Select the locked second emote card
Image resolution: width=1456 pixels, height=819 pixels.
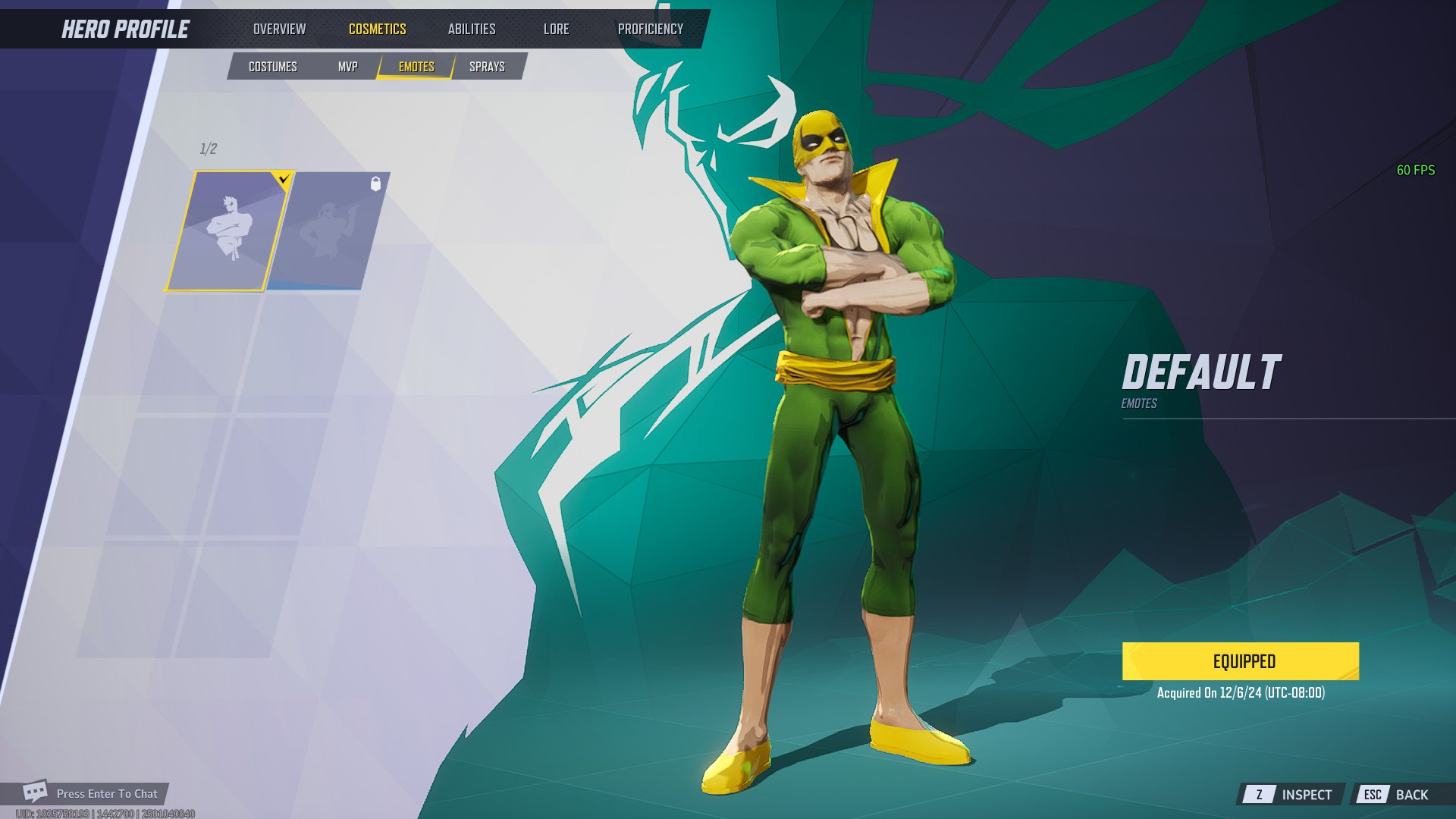pos(328,231)
